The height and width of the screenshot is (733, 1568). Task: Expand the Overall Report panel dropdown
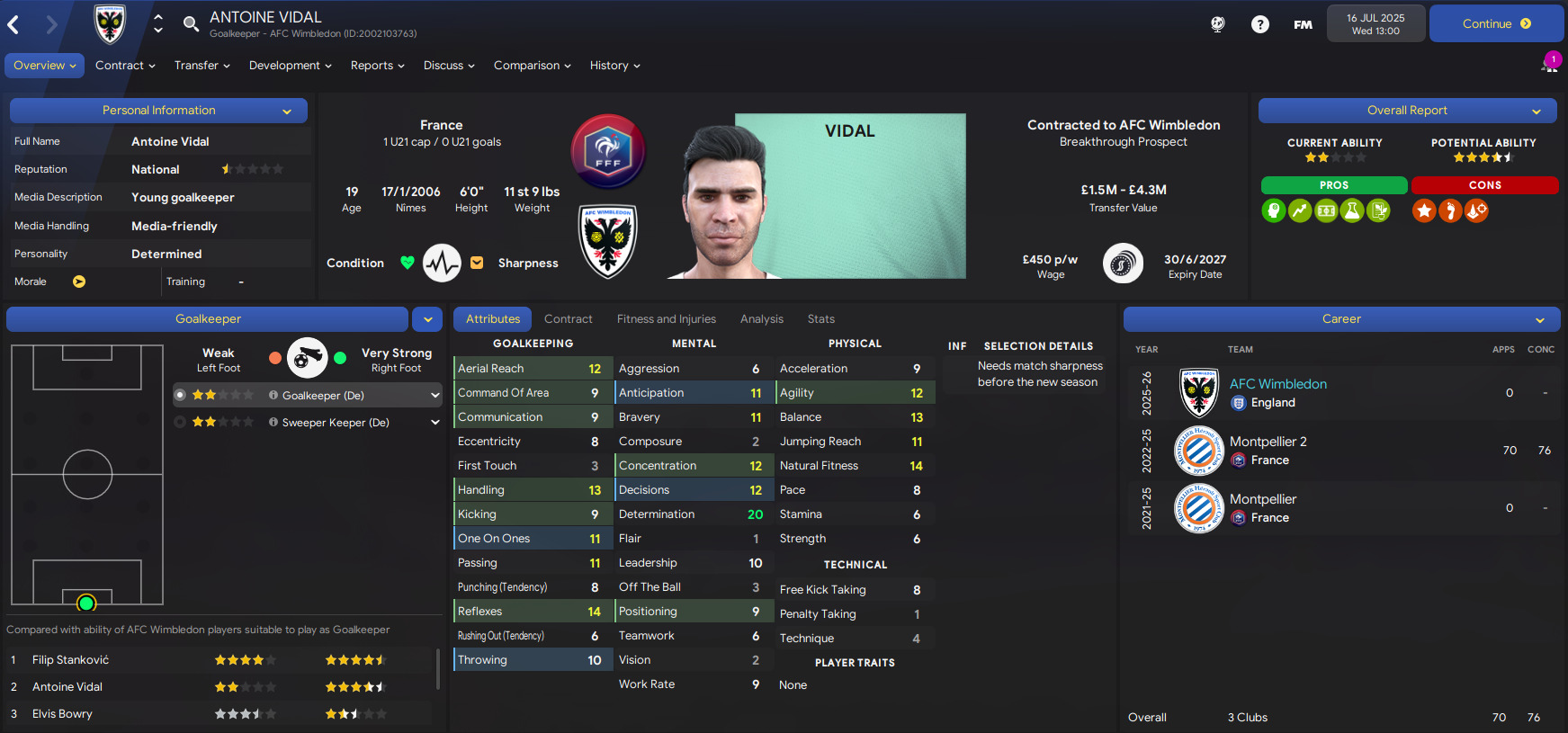tap(1537, 112)
